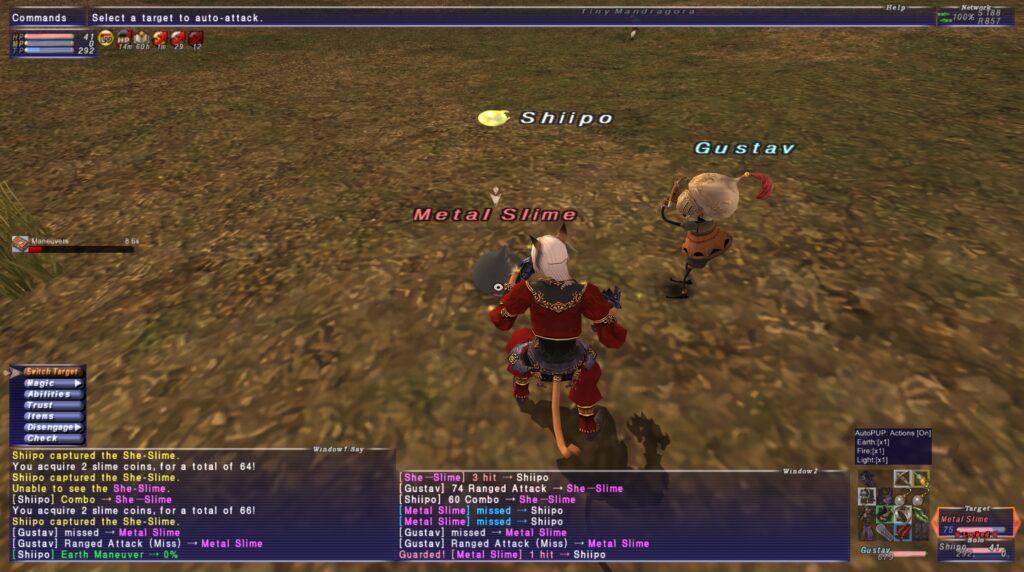Screen dimensions: 1024x572
Task: Open the Window 1 Say chat log
Action: coord(200,510)
